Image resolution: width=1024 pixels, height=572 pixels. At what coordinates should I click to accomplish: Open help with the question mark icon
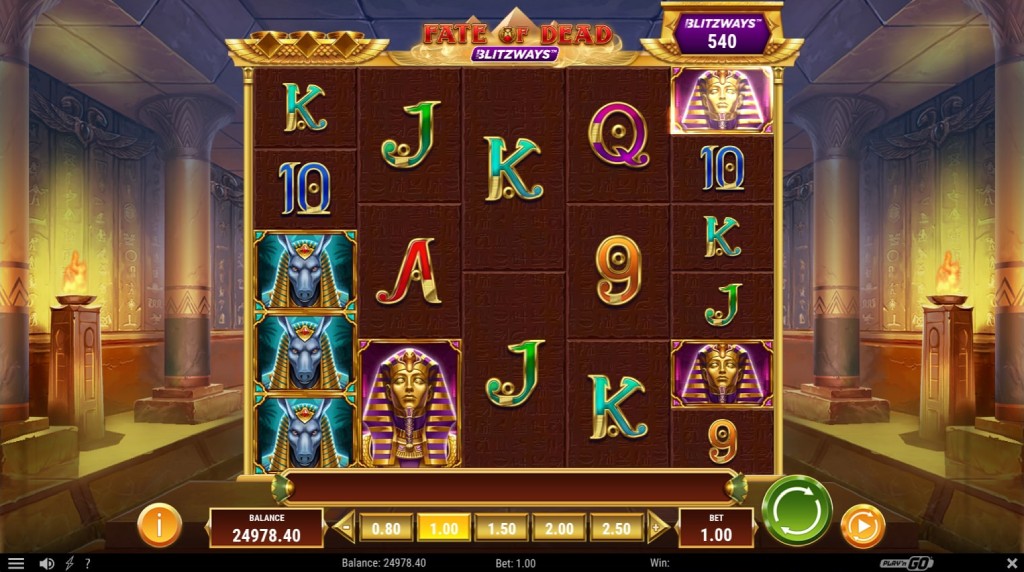click(87, 563)
